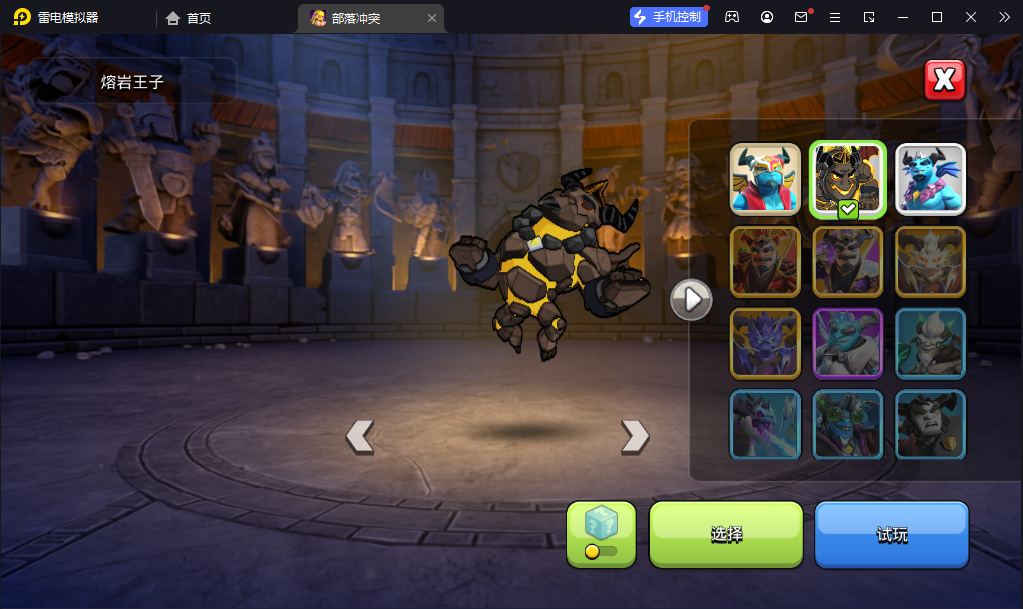Choose the white-haired bearded elder skin
This screenshot has width=1023, height=609.
(x=930, y=343)
